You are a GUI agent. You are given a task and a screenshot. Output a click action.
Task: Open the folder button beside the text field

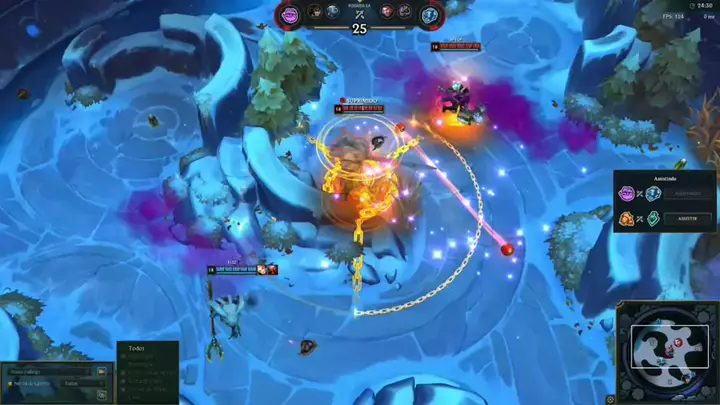point(100,371)
